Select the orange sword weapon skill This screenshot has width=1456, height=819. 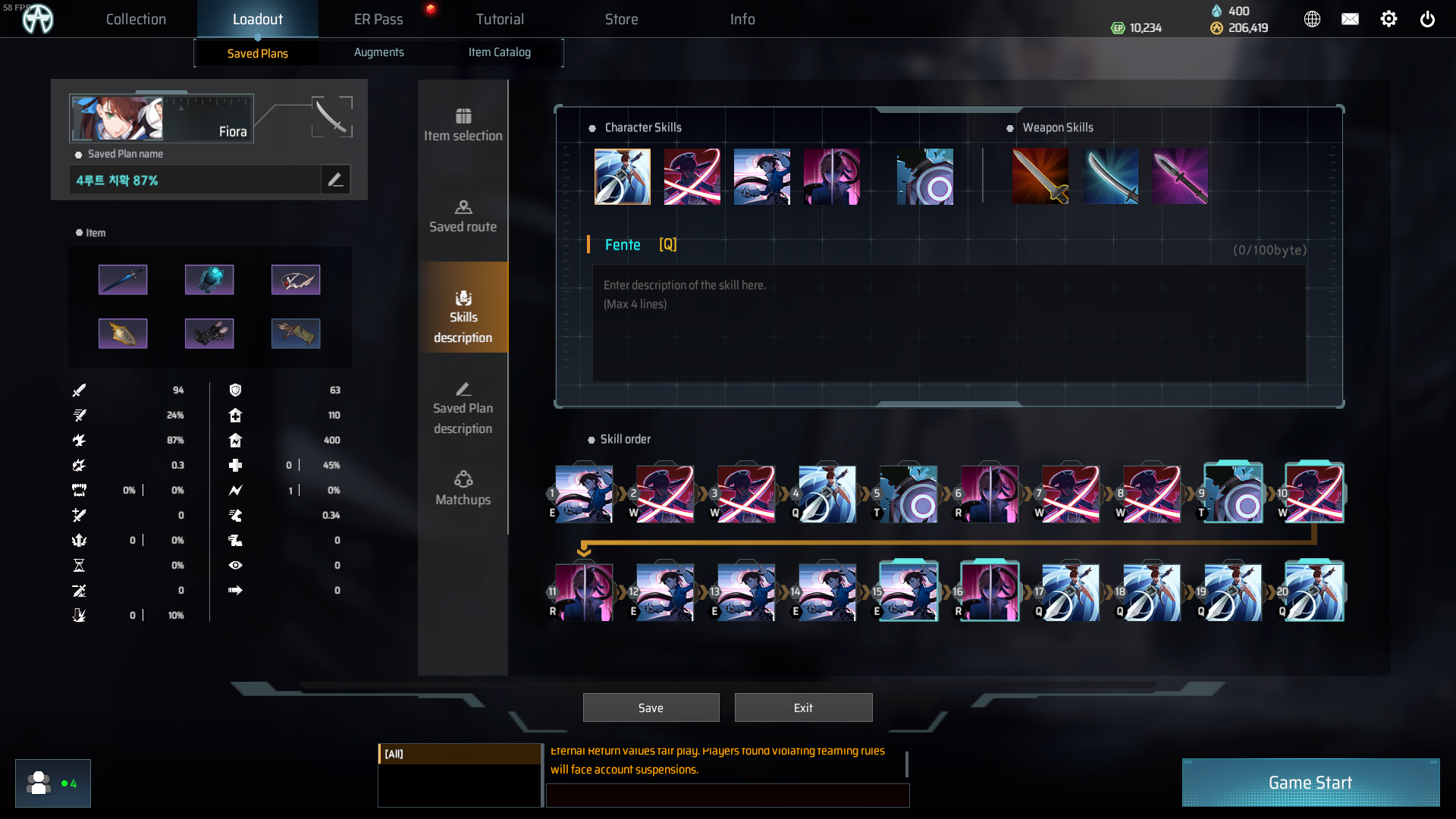(x=1040, y=177)
